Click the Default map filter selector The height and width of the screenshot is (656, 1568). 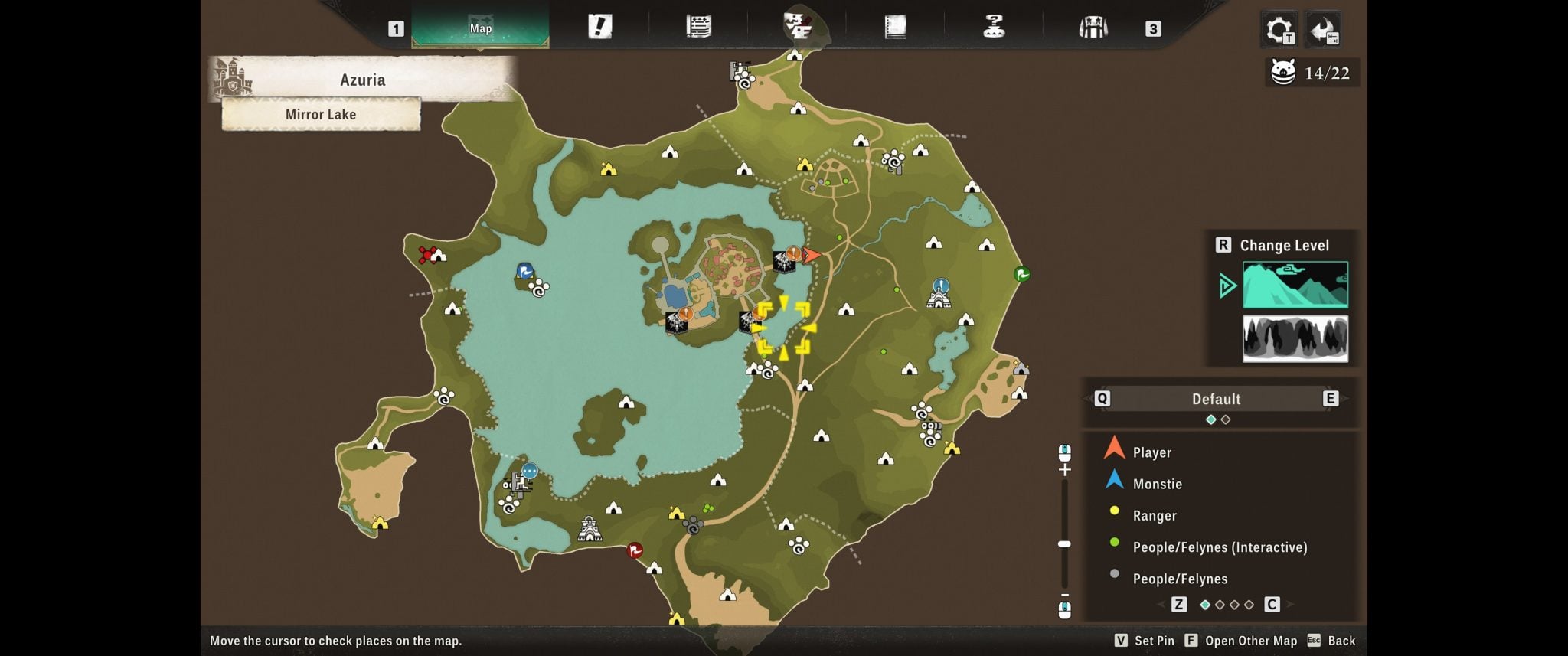1216,399
